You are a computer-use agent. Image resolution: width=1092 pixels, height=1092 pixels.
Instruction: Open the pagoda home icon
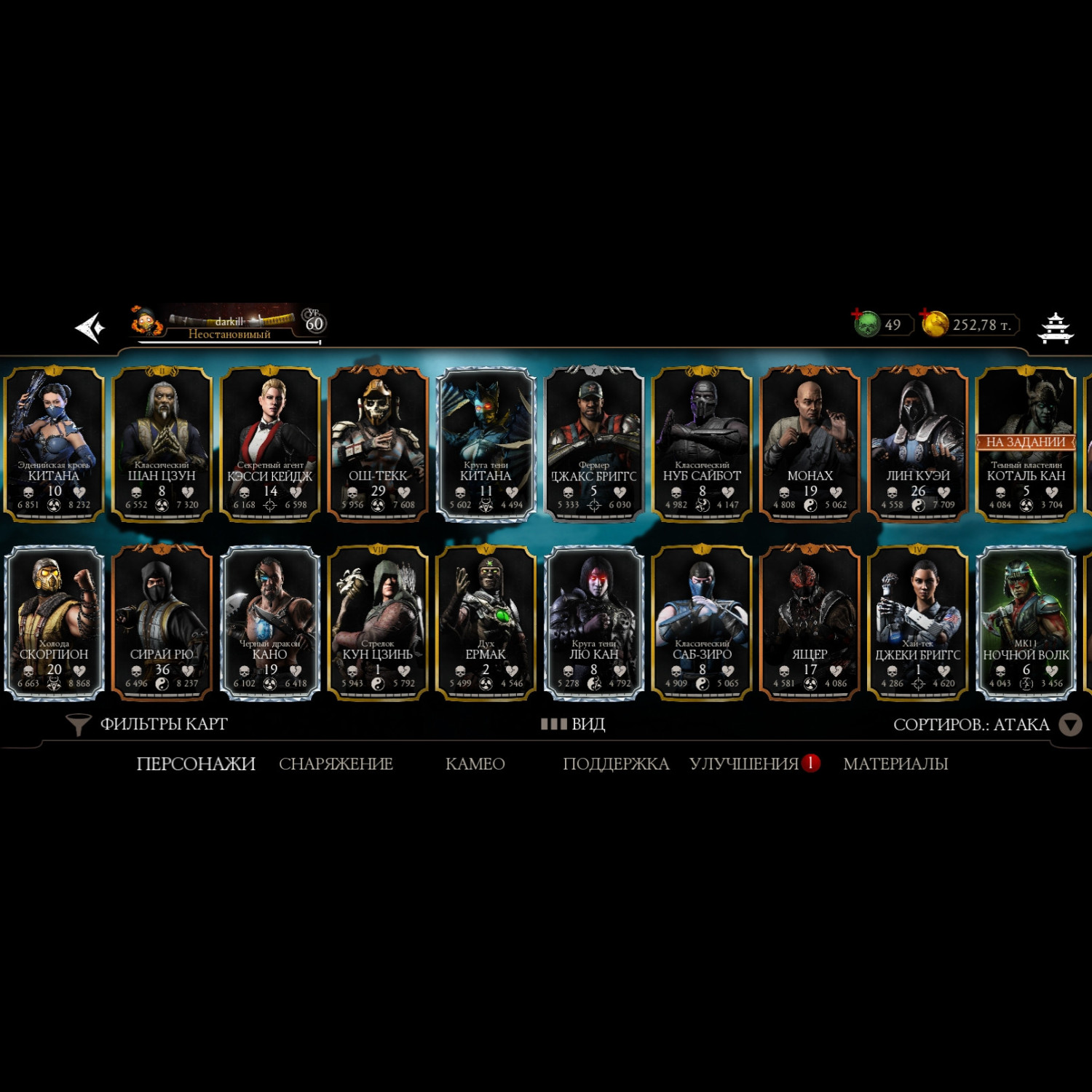coord(1055,328)
